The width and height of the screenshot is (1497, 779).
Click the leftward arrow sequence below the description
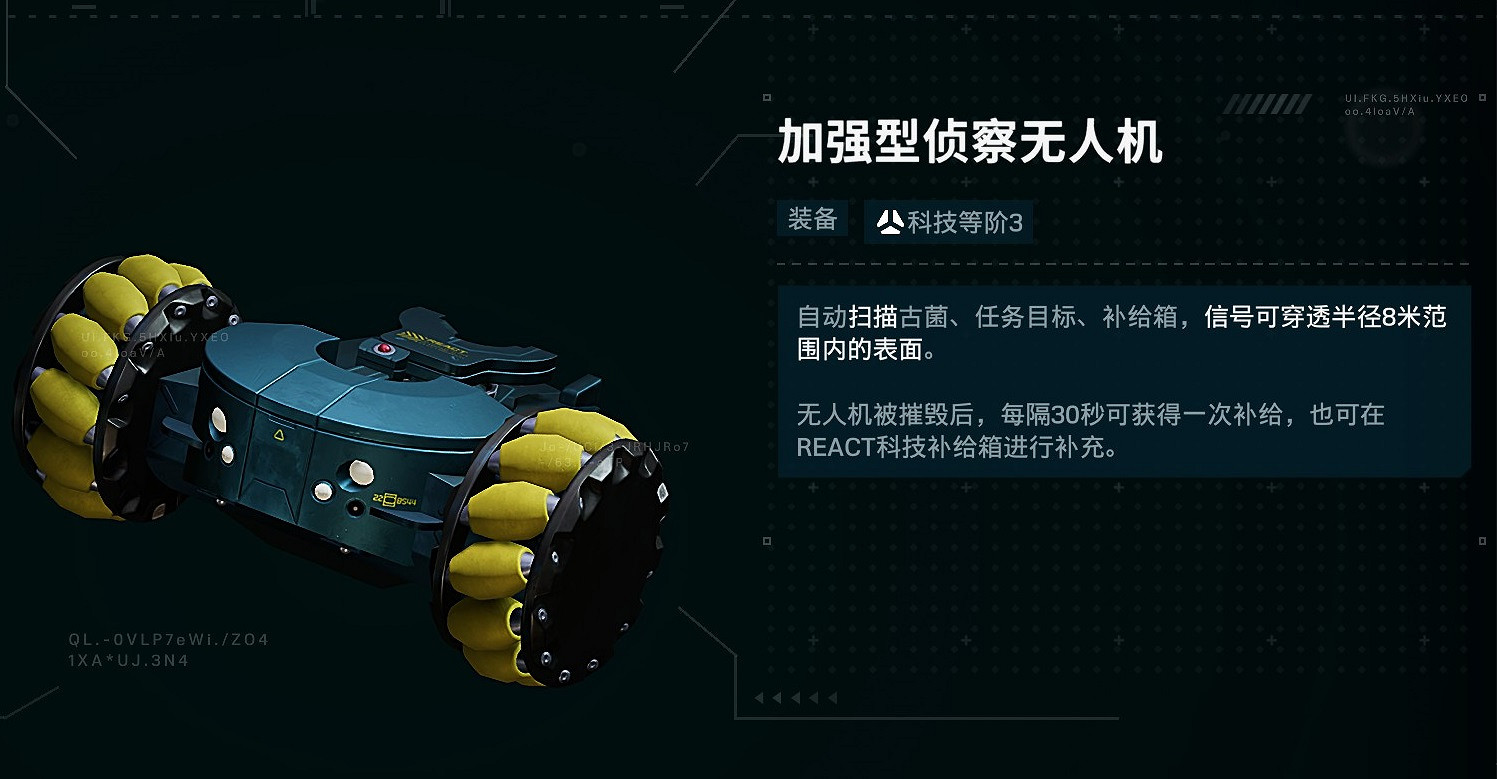796,698
